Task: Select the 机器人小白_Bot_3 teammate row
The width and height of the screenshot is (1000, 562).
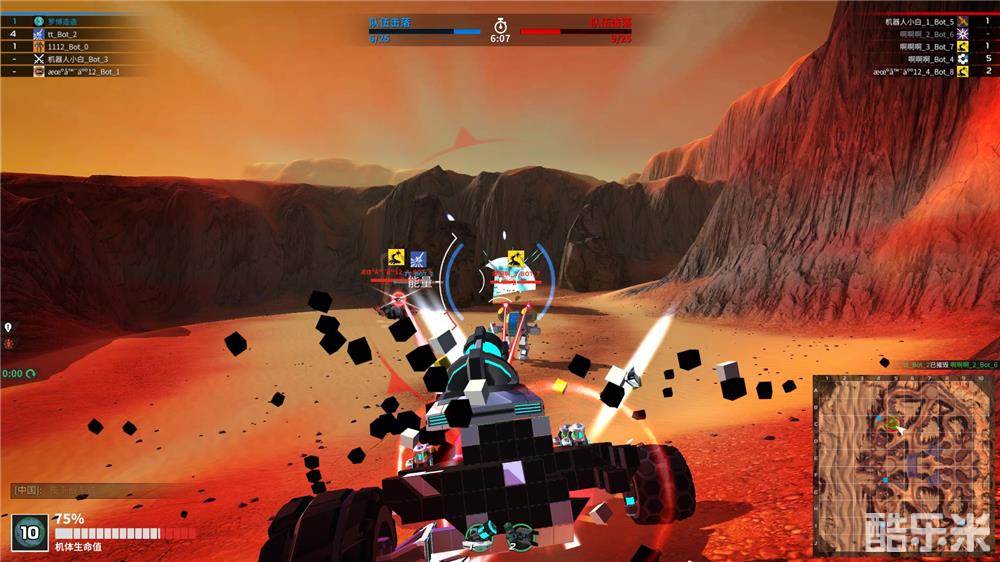Action: tap(80, 59)
